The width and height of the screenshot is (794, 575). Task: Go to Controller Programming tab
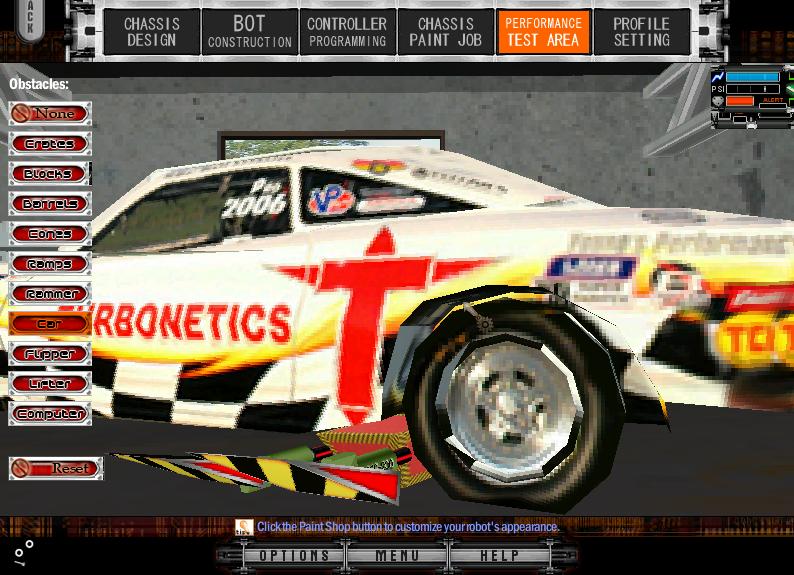[347, 32]
